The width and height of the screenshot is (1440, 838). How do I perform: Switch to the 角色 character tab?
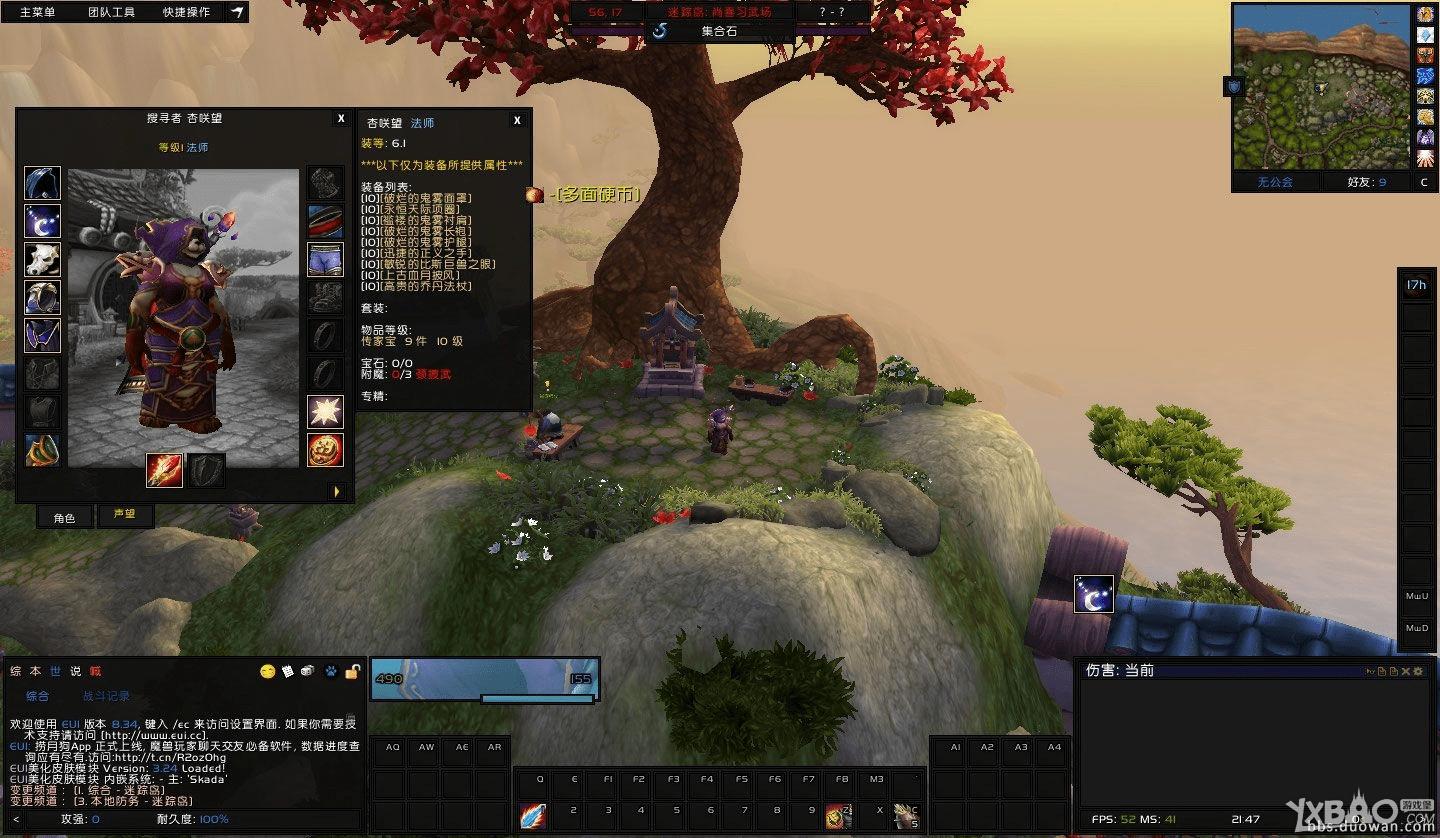(x=64, y=517)
